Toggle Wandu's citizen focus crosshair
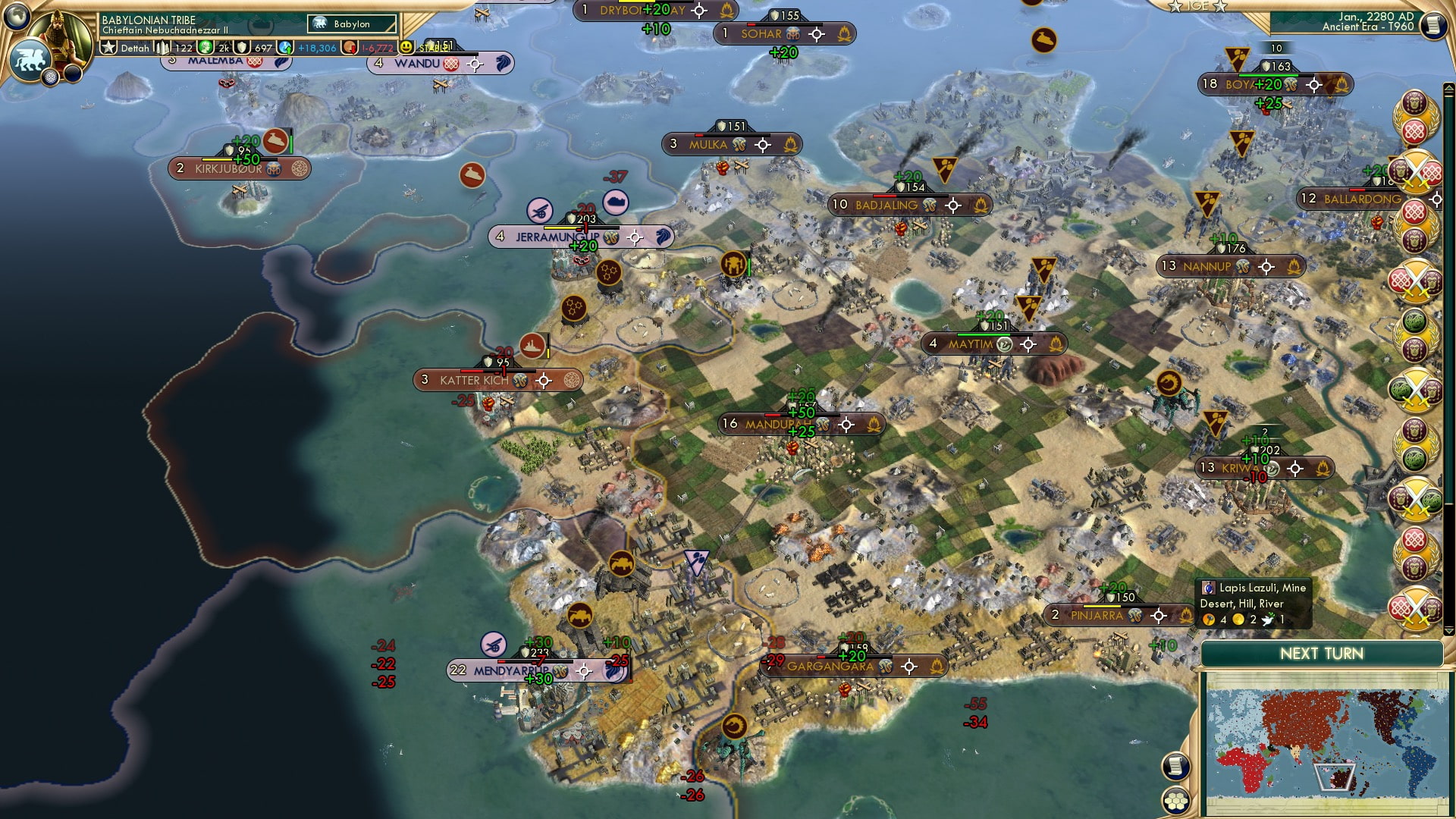 click(475, 64)
